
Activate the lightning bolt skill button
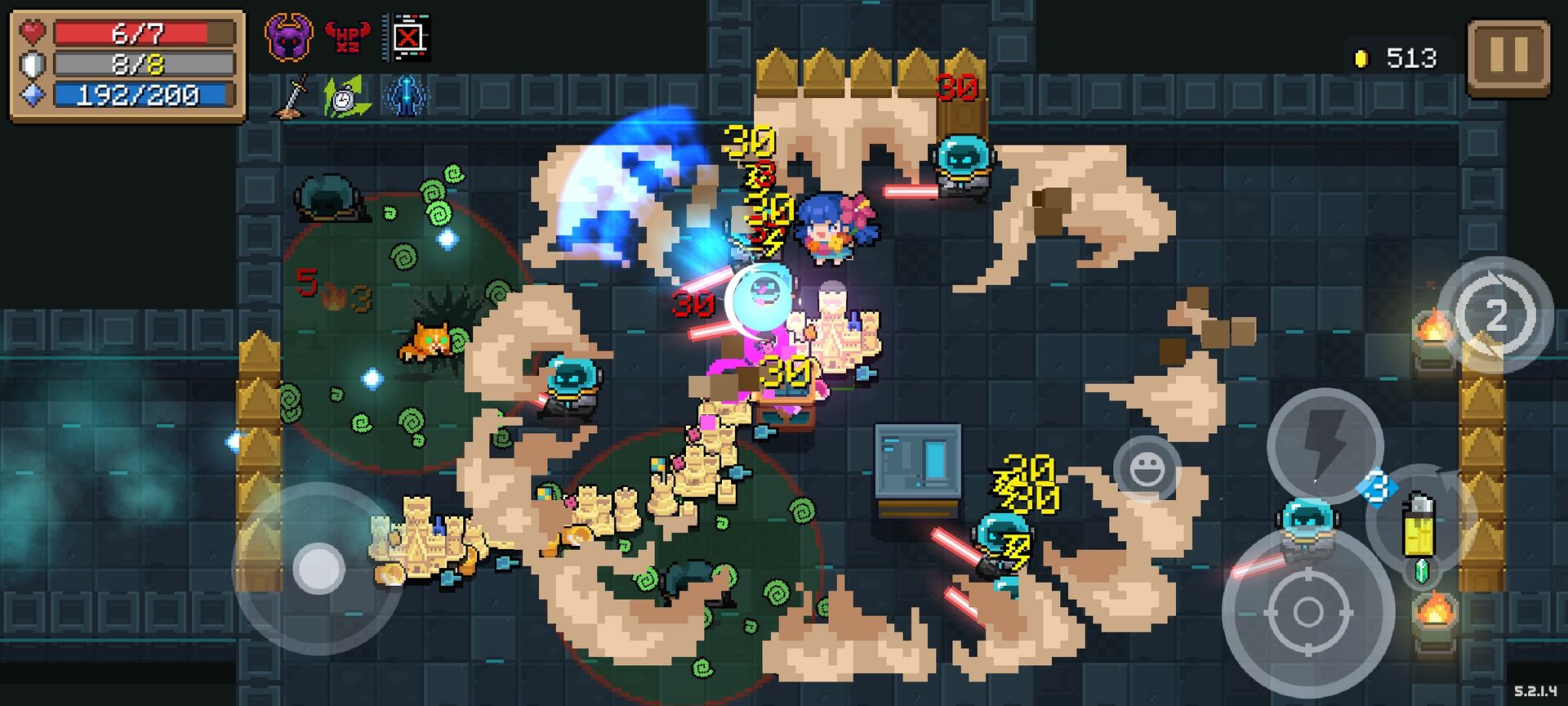[1324, 445]
